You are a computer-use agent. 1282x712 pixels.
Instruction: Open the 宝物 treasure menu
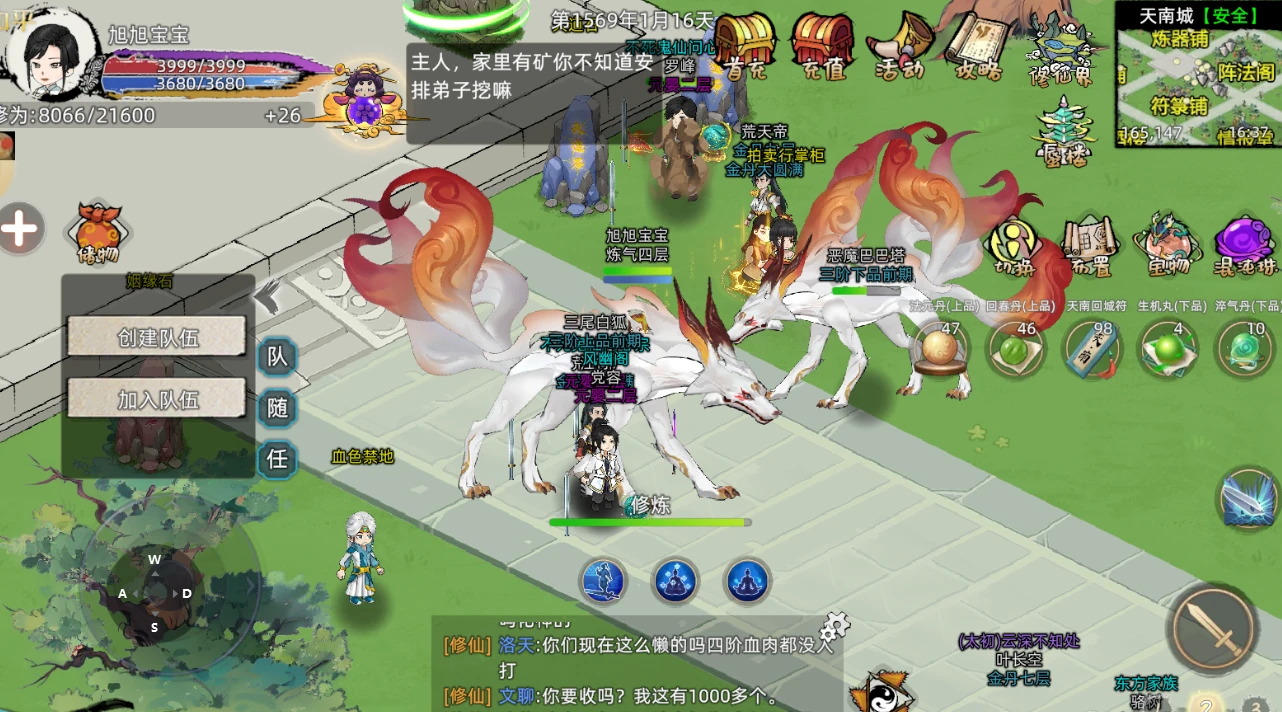[1166, 246]
